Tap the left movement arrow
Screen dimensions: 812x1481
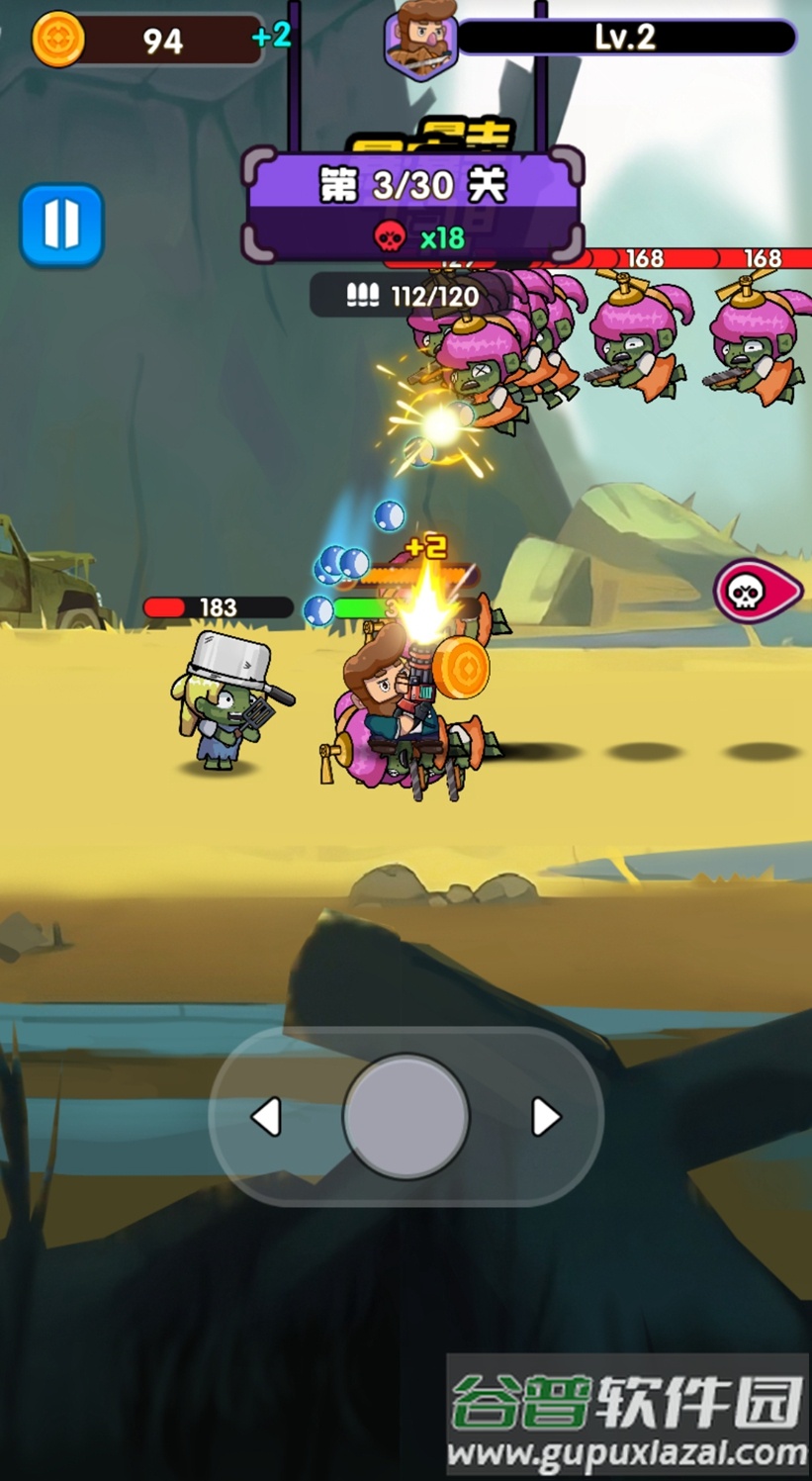point(266,1117)
